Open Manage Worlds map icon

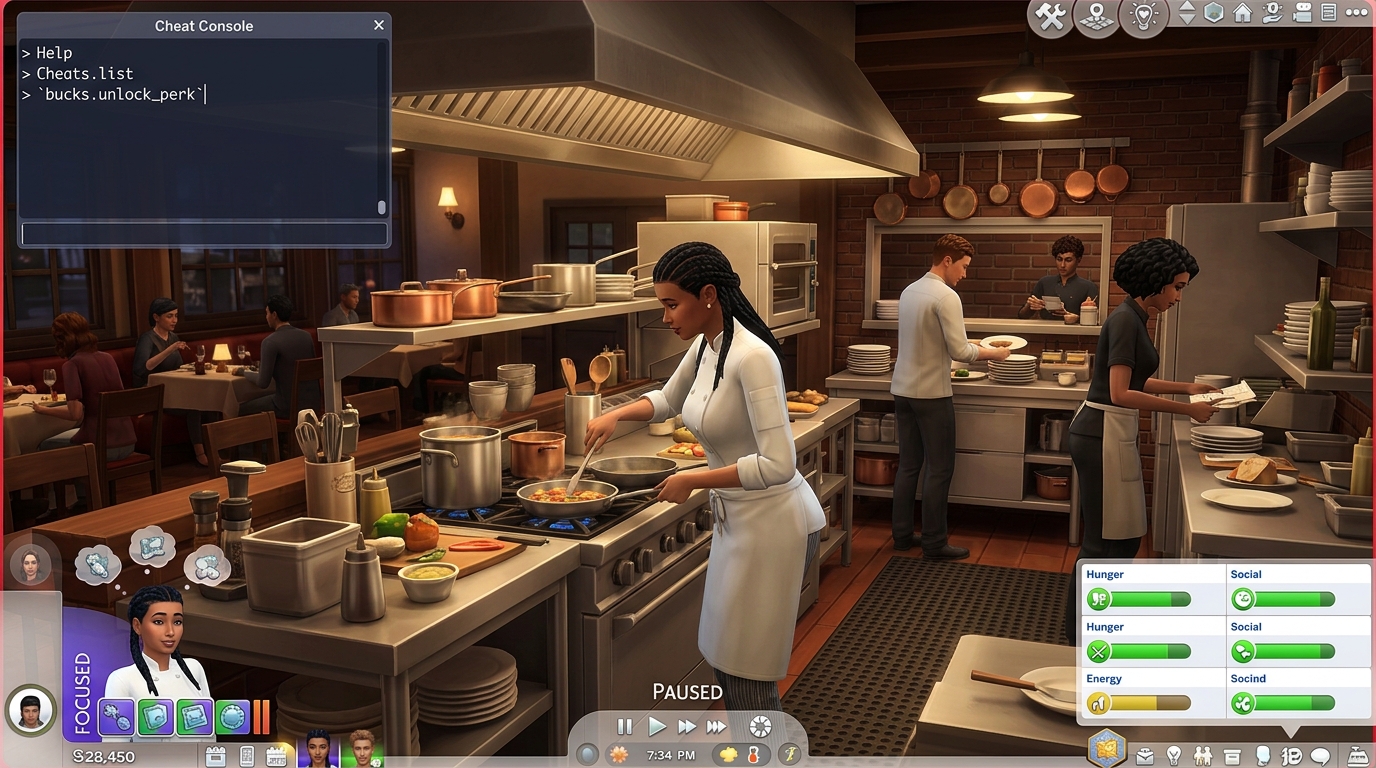tap(1096, 14)
